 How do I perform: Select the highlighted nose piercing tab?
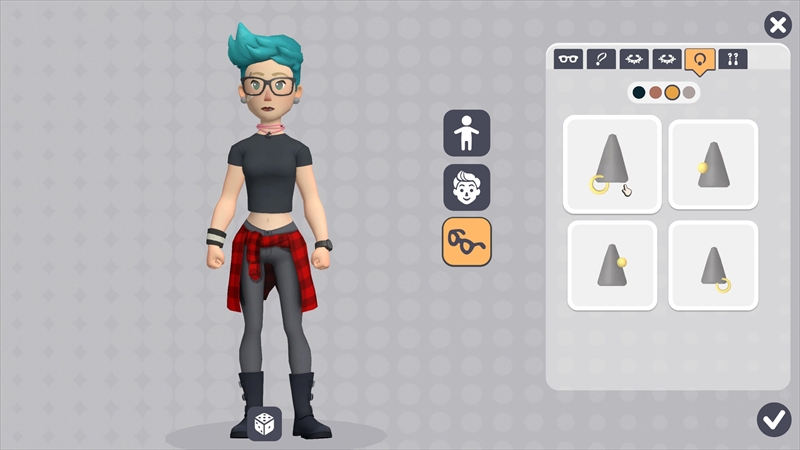pos(699,59)
